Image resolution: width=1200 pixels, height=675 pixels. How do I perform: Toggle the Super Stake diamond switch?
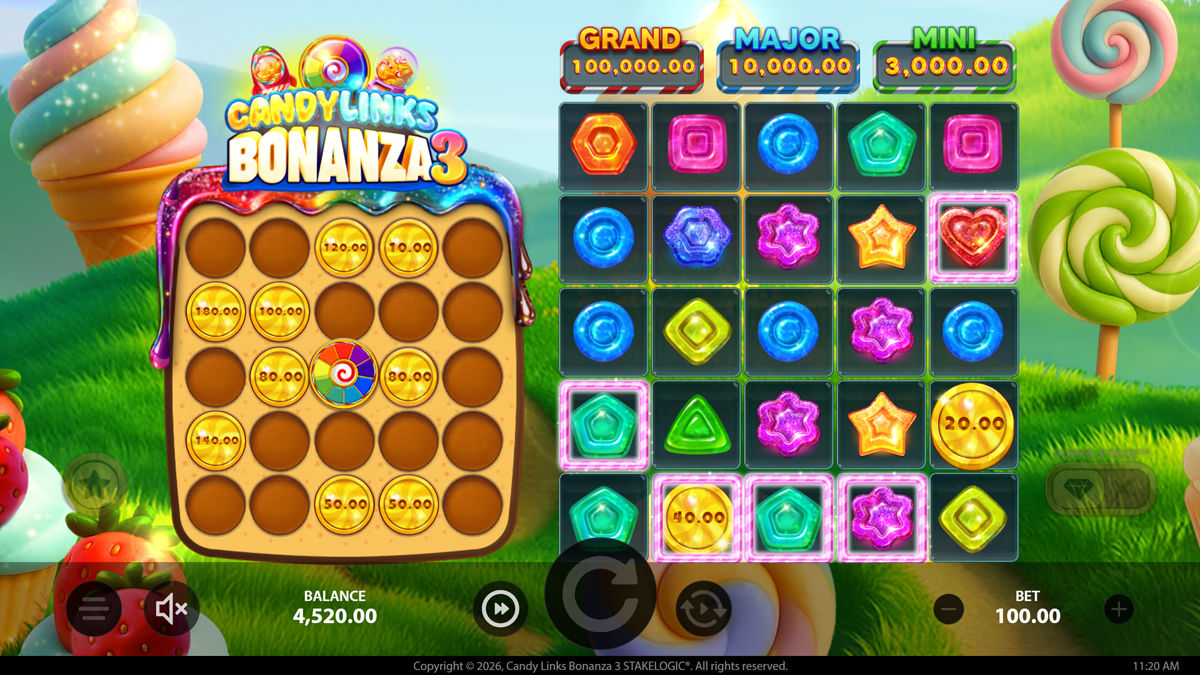pyautogui.click(x=1100, y=488)
